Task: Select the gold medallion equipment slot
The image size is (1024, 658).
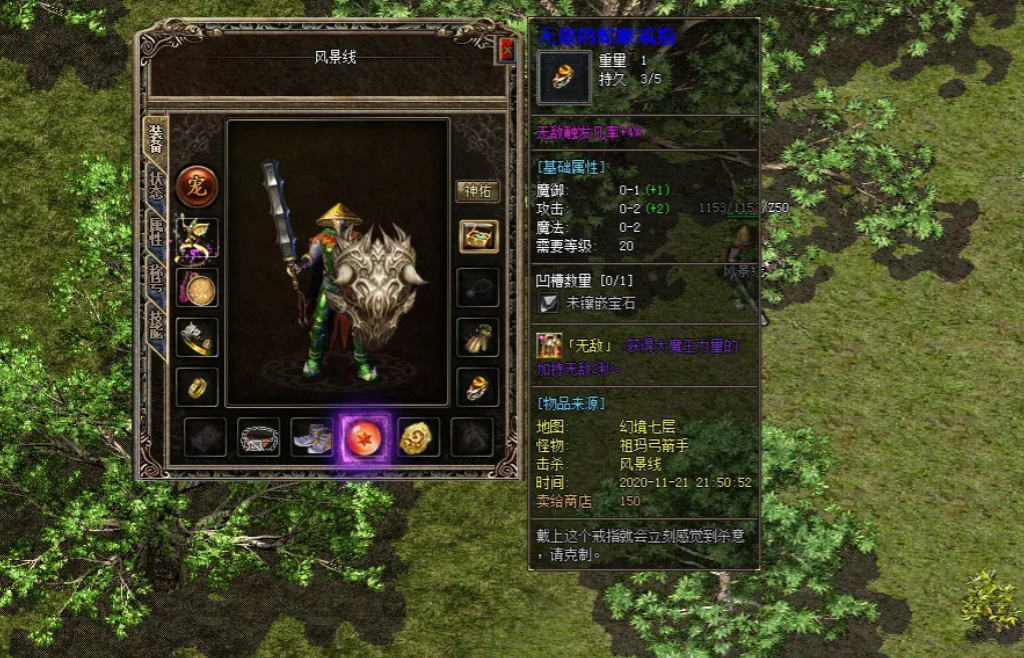Action: (197, 288)
